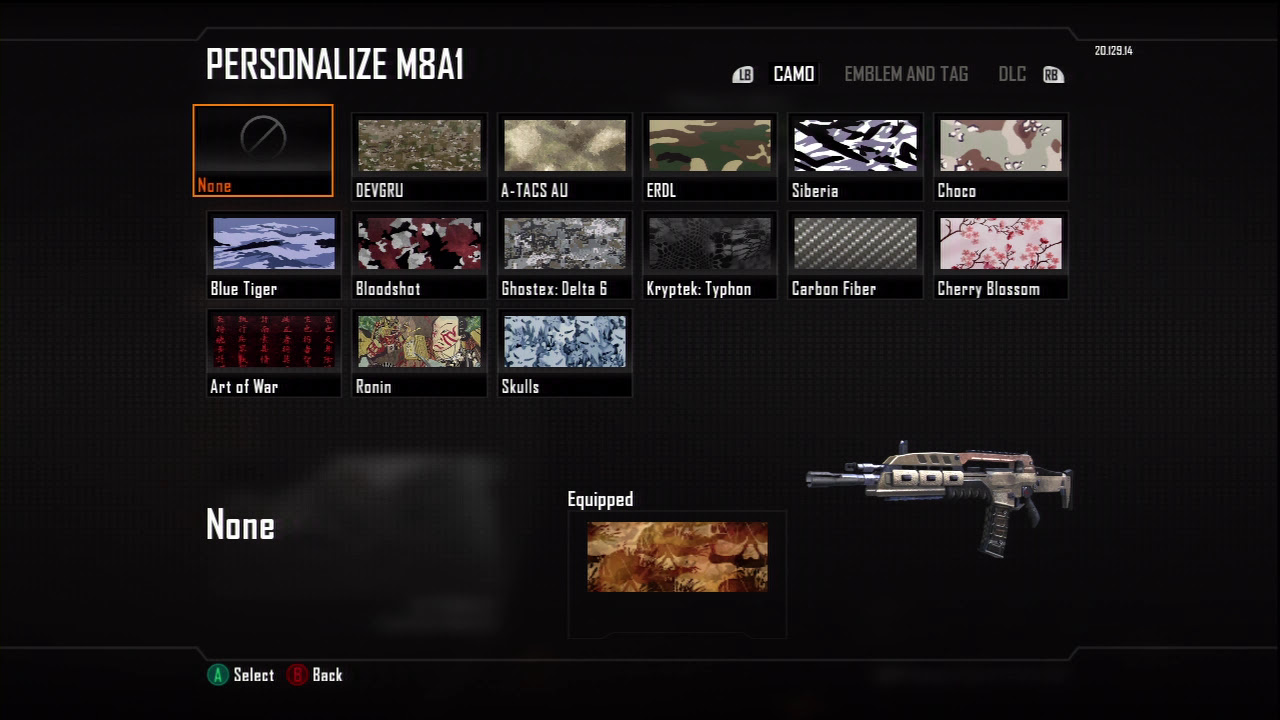The height and width of the screenshot is (720, 1280).
Task: Select the Kryptek: Typhon camo
Action: tap(710, 254)
